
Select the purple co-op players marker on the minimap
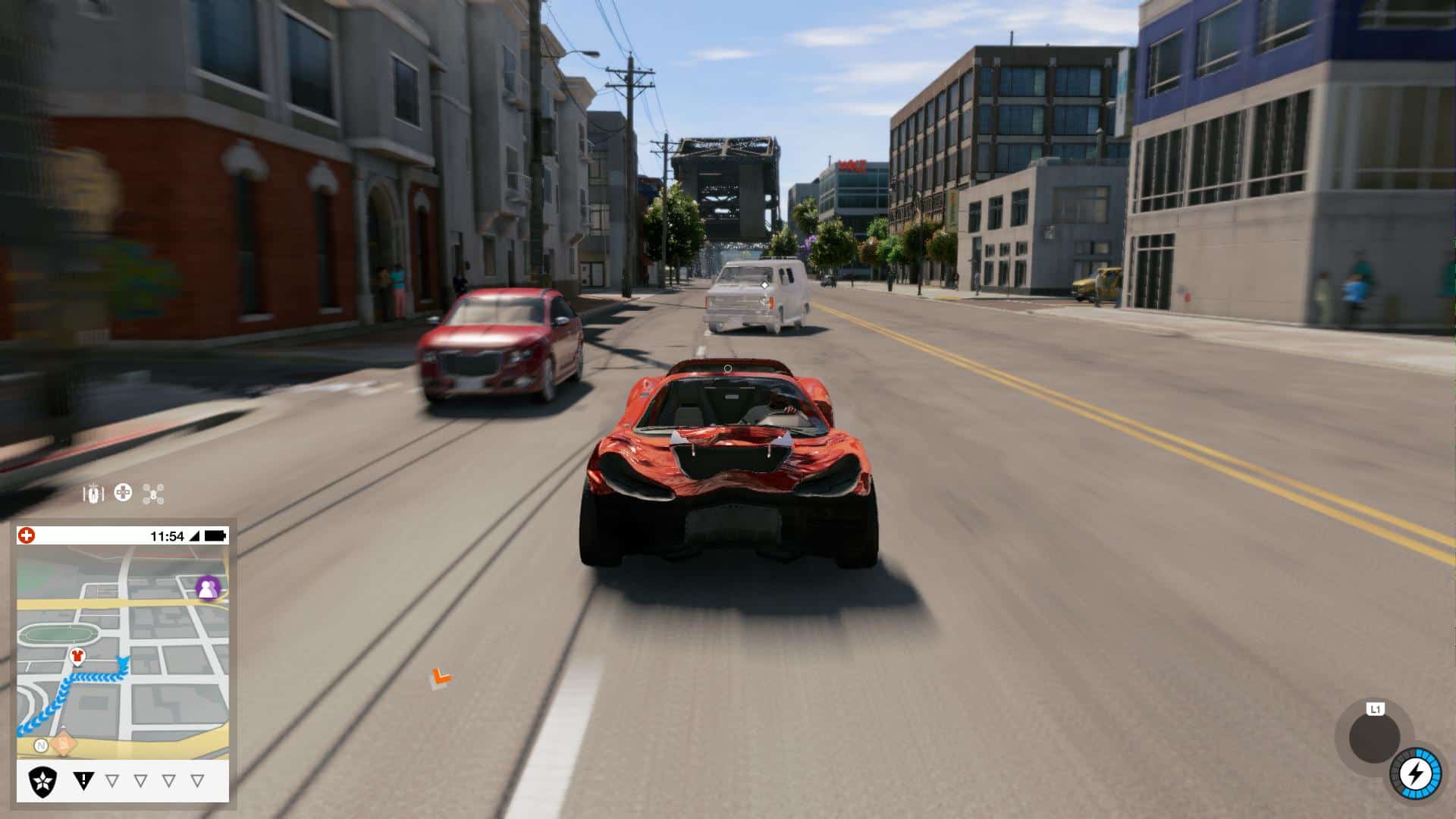[x=207, y=587]
